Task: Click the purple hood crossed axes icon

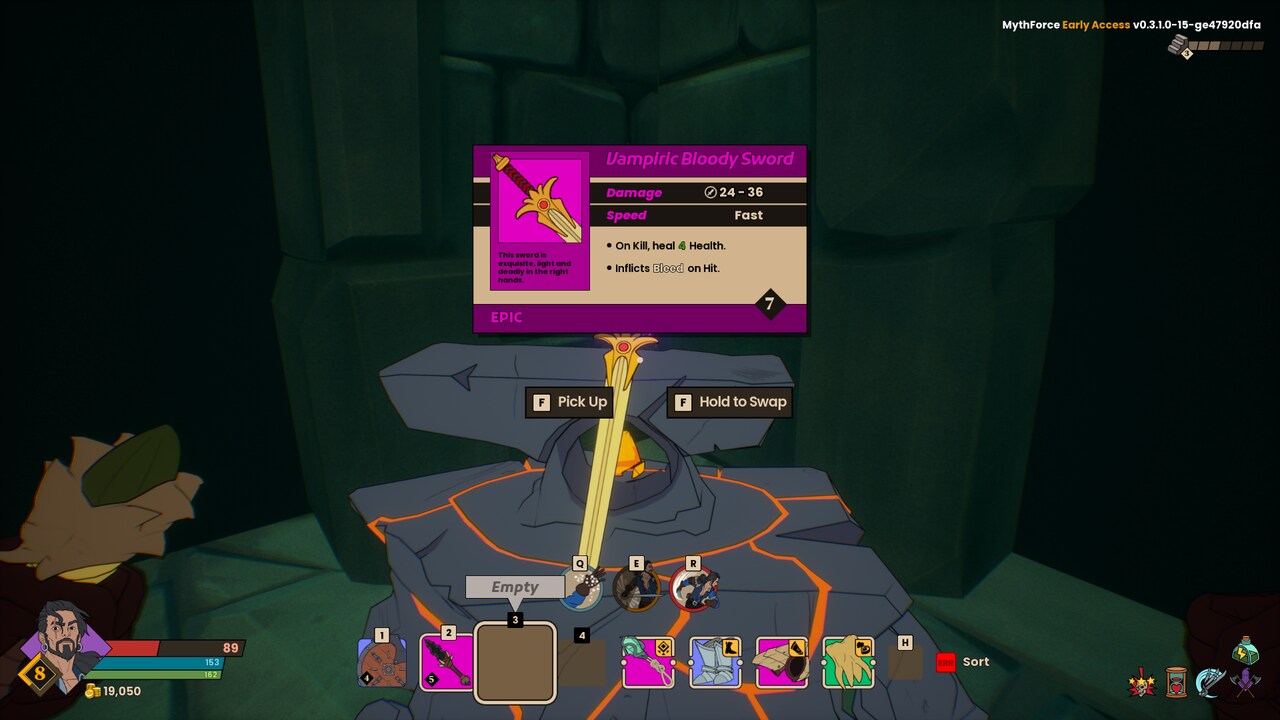Action: [1245, 684]
